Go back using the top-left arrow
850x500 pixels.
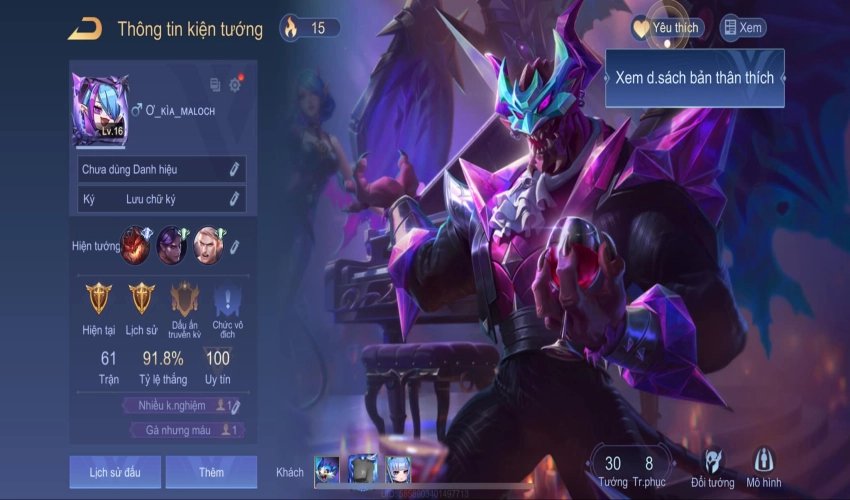click(85, 29)
